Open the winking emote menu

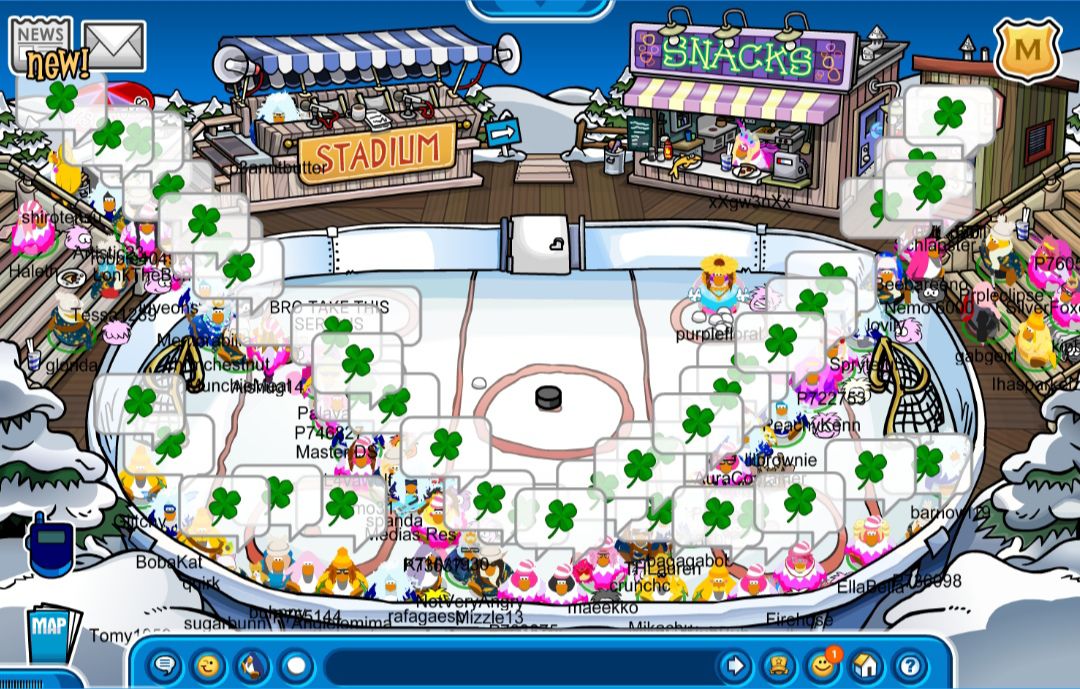click(x=208, y=665)
